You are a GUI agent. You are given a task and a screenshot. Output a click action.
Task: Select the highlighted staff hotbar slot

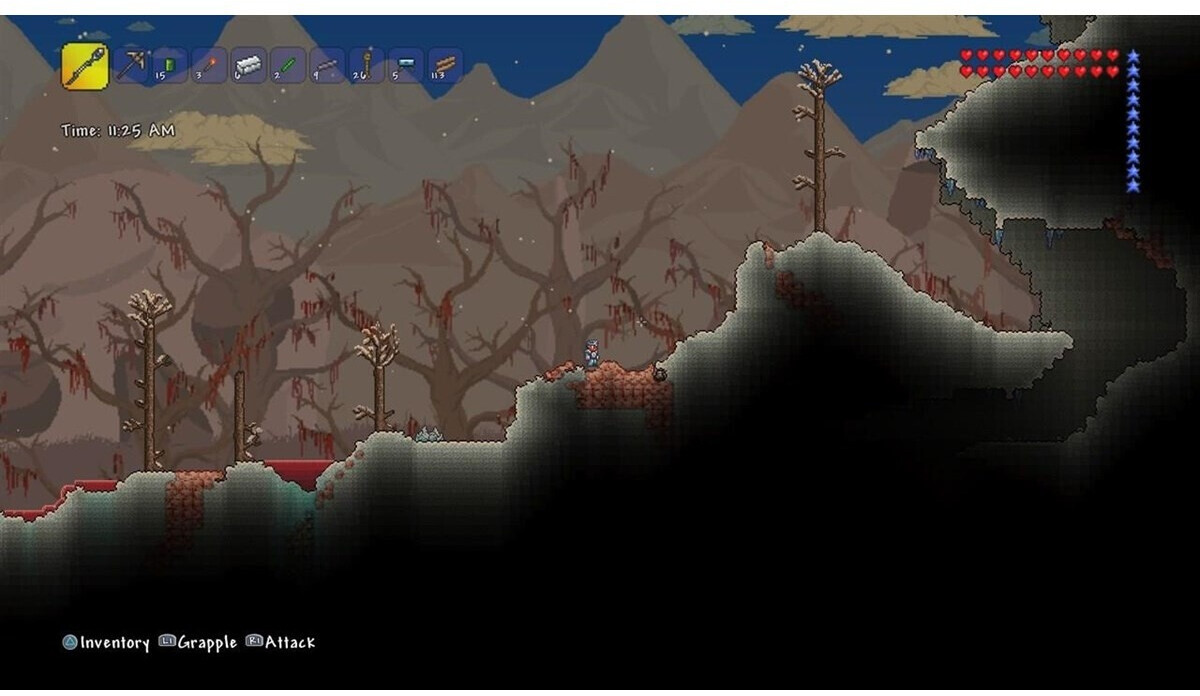pos(85,66)
